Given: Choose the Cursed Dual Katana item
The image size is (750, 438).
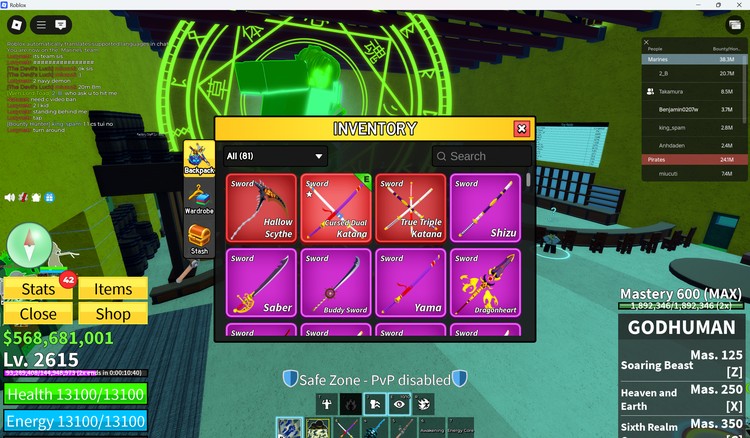Looking at the screenshot, I should pyautogui.click(x=336, y=208).
